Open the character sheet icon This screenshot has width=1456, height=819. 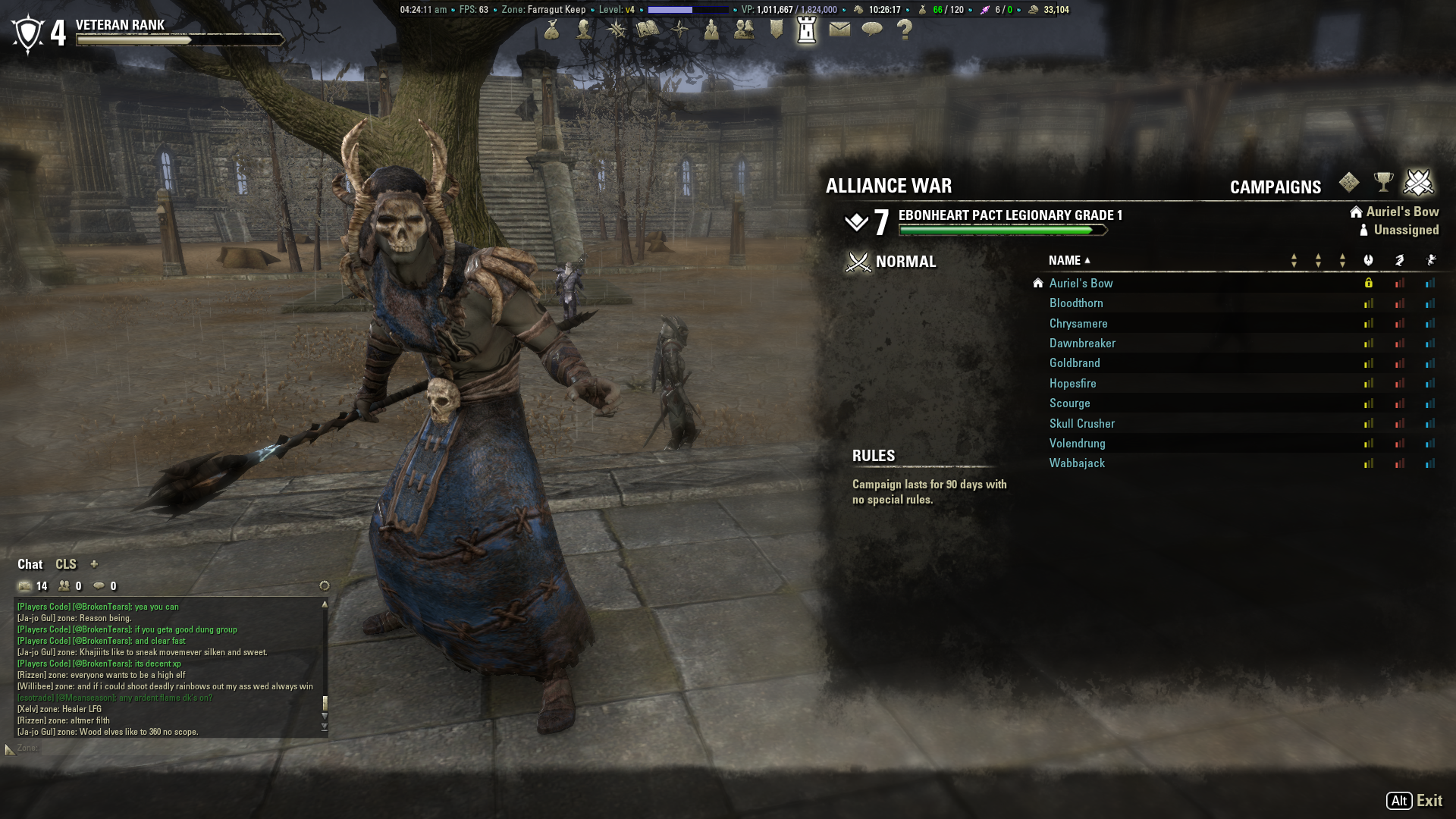pos(584,30)
